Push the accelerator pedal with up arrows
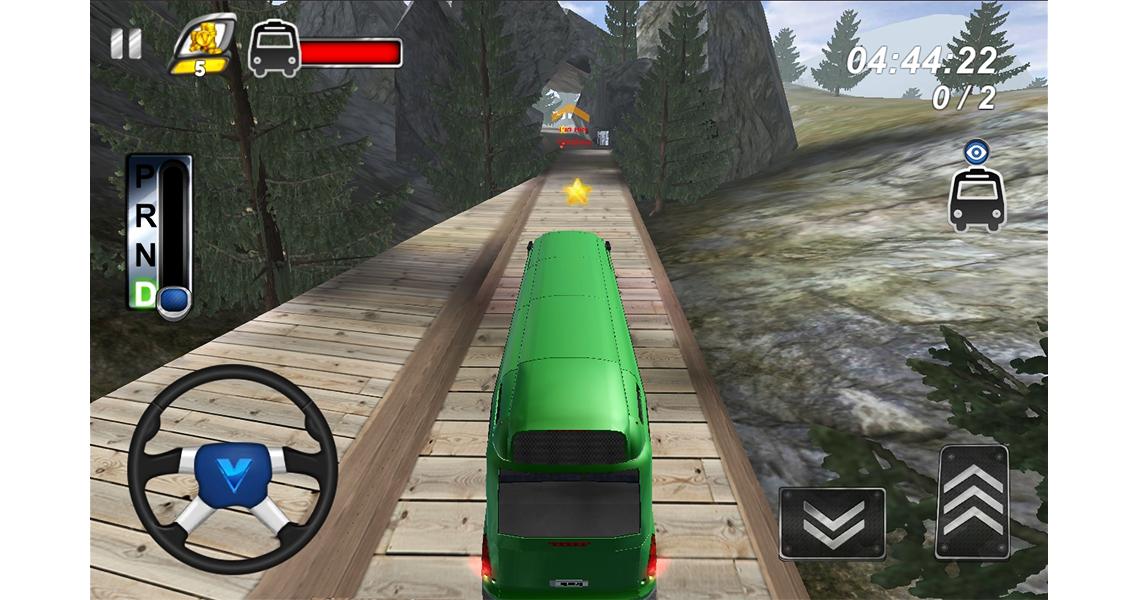This screenshot has width=1136, height=600. coord(971,501)
